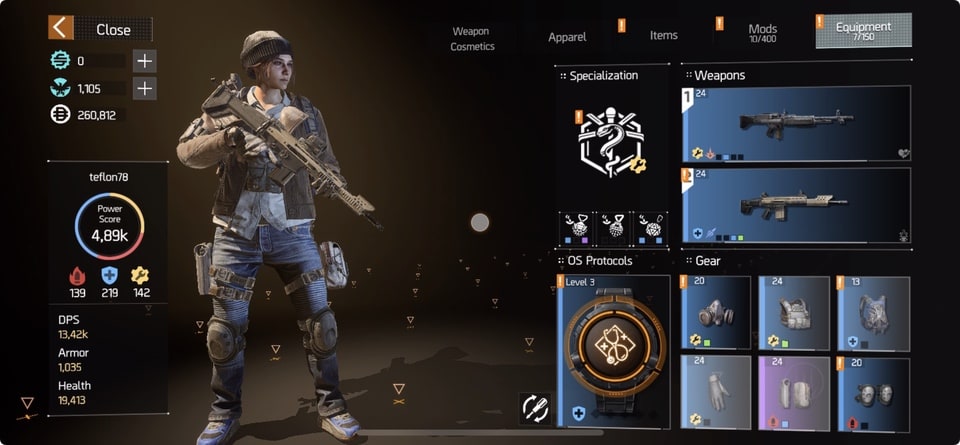Select the primary weapon slot marked 1
Screen dimensions: 960x445
(796, 124)
